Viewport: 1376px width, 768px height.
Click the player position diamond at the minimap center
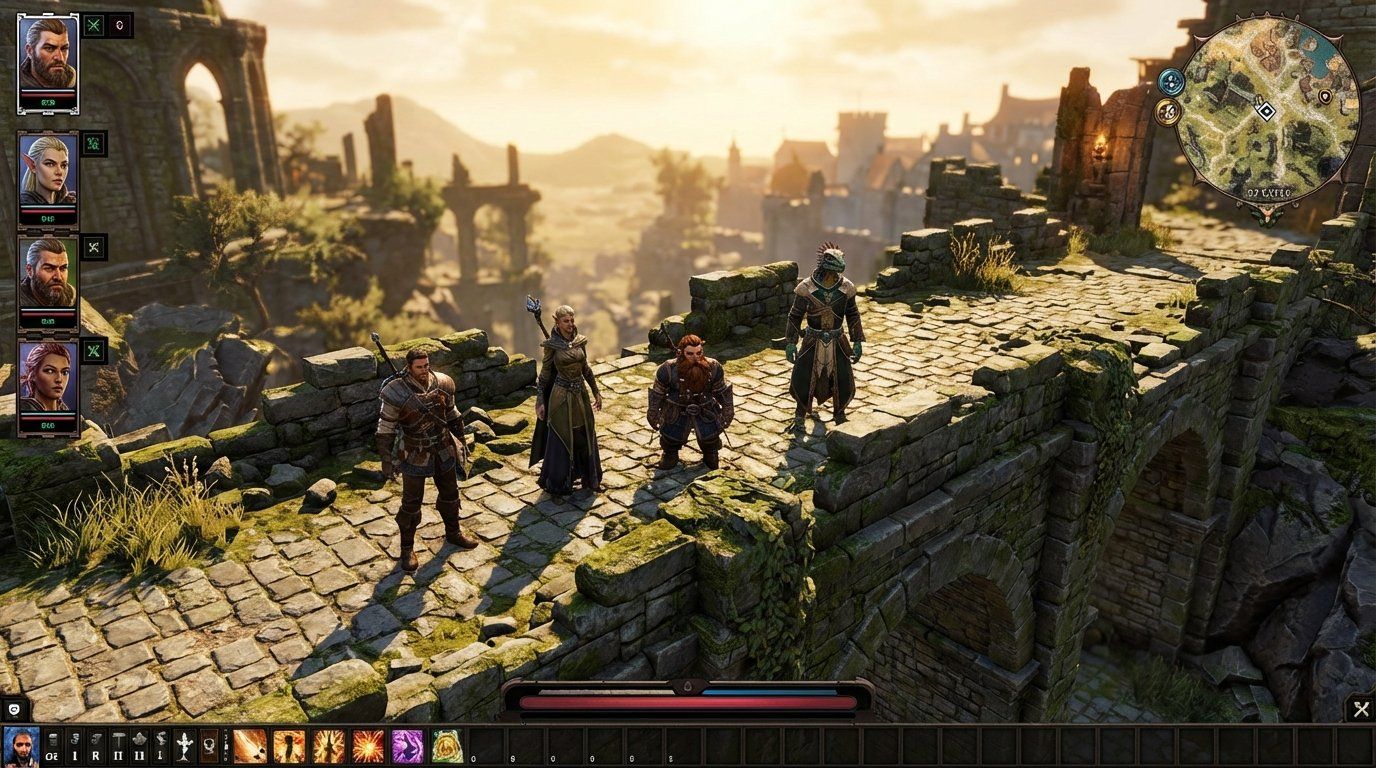[1267, 110]
